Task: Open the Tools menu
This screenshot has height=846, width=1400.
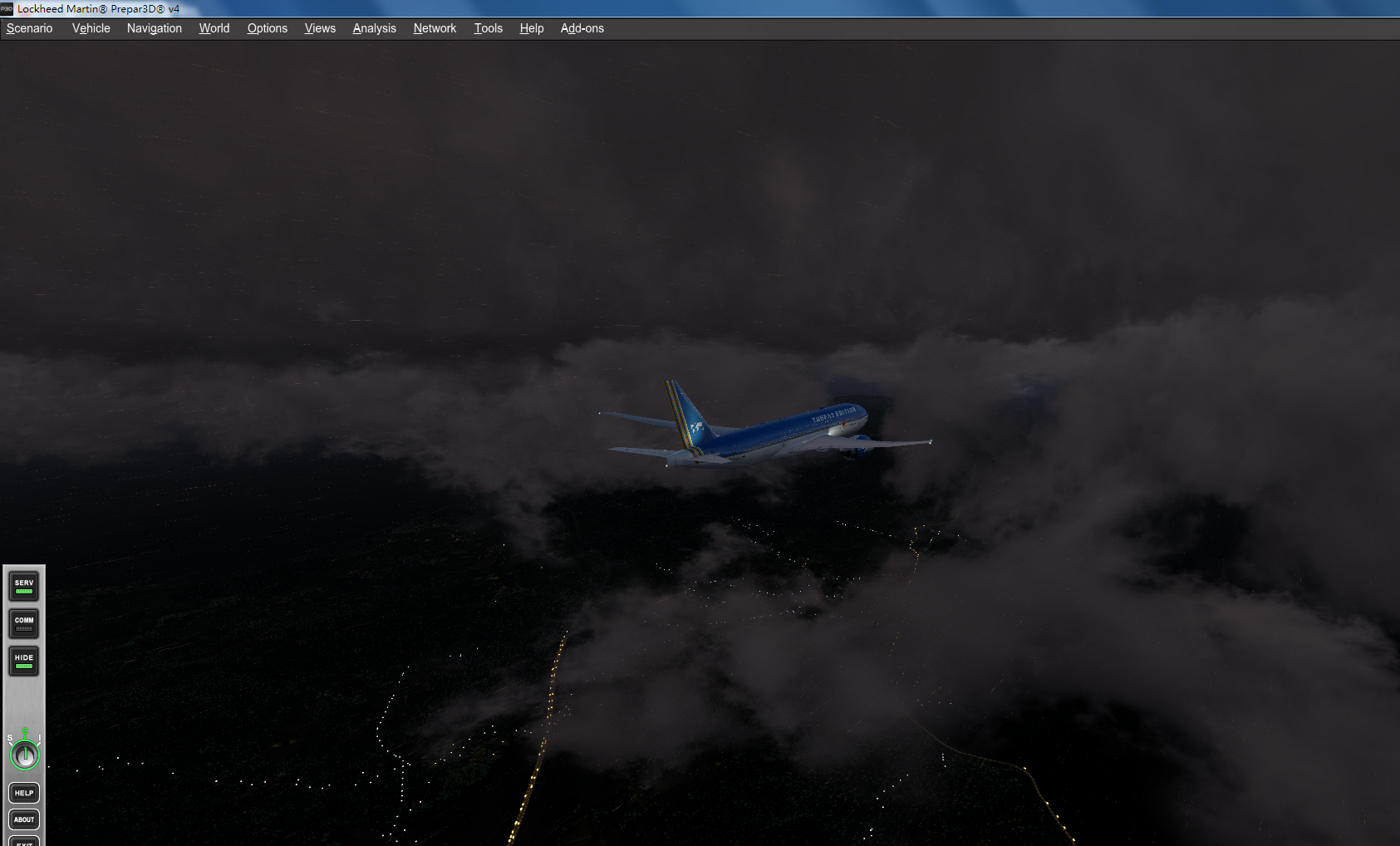Action: 488,27
